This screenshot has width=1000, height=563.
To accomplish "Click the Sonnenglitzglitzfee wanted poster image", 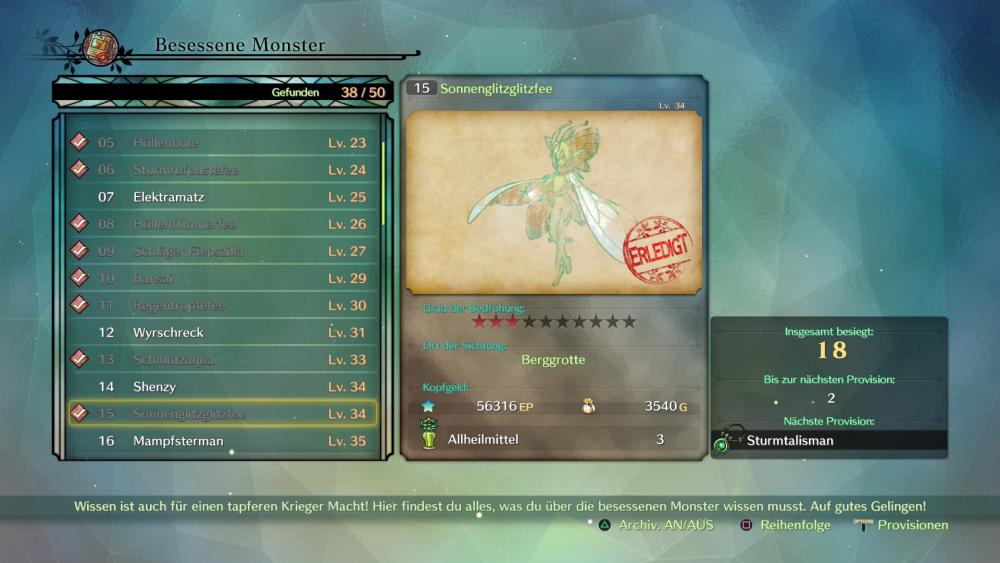I will [x=554, y=202].
